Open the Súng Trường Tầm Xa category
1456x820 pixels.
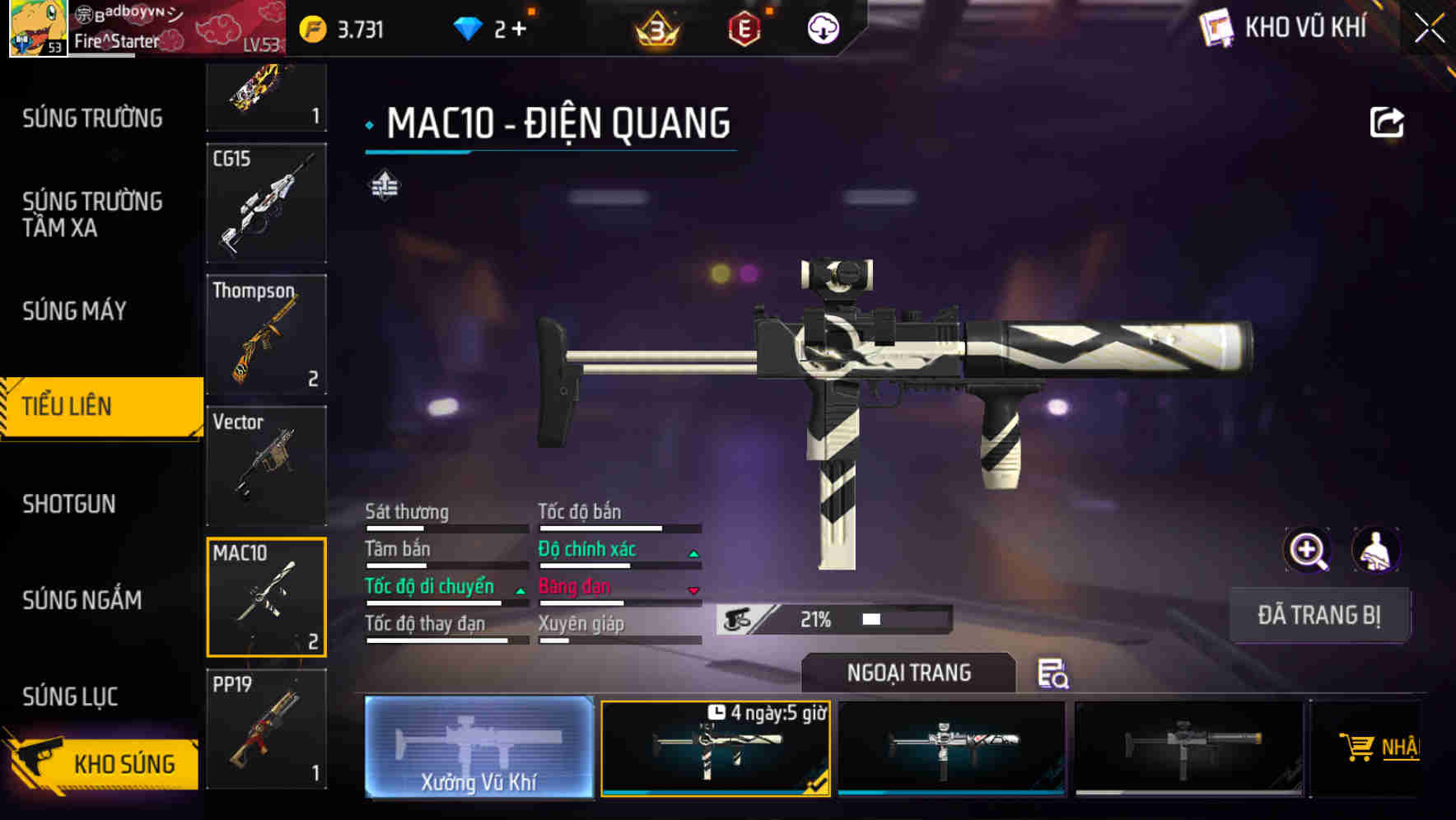click(x=92, y=214)
